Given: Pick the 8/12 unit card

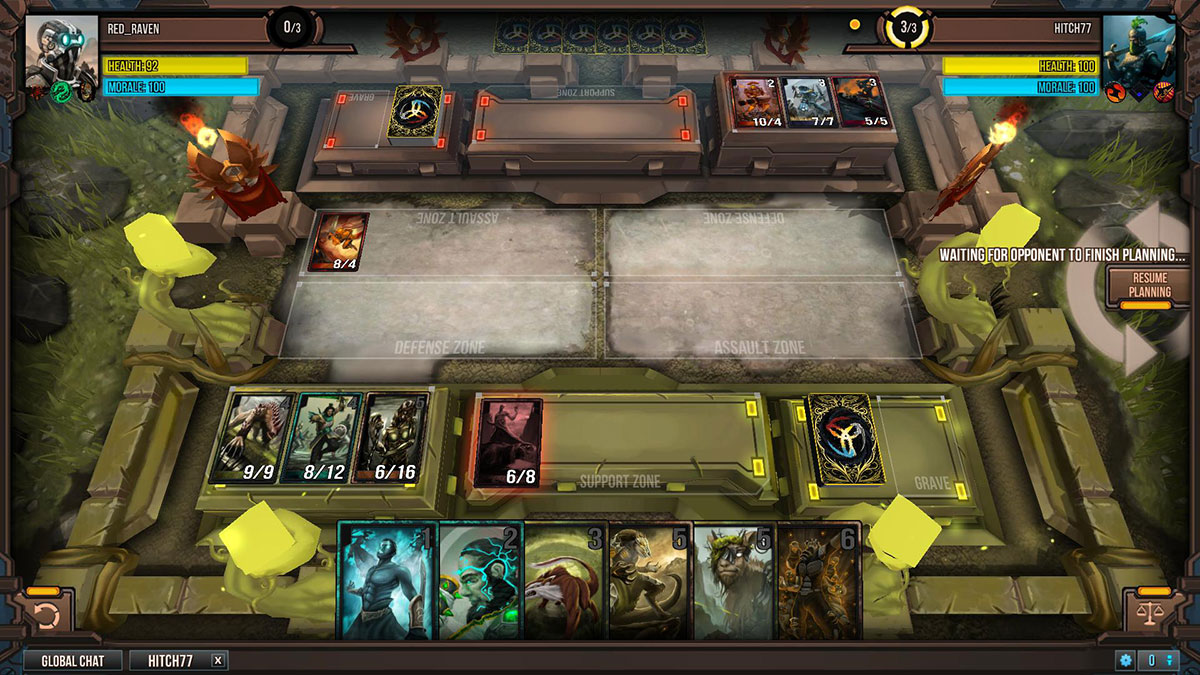Looking at the screenshot, I should pyautogui.click(x=322, y=437).
